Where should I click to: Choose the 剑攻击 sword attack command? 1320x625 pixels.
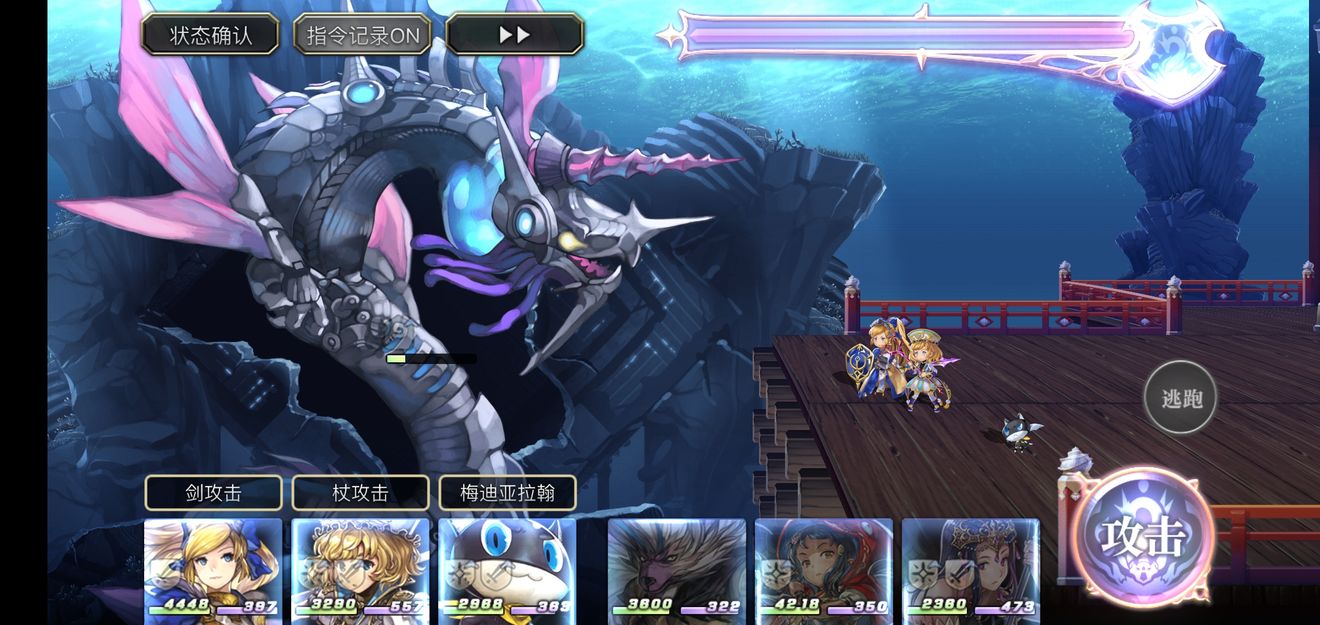pyautogui.click(x=213, y=493)
